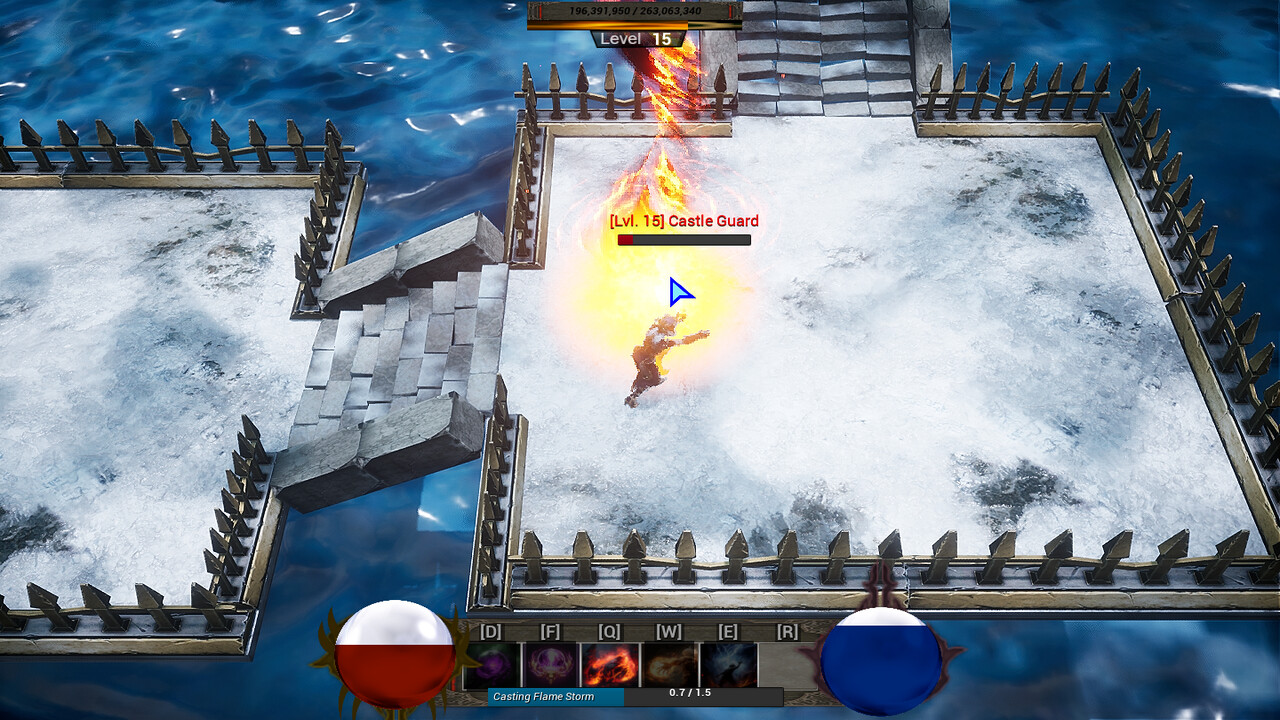Trigger the dark fiery swirl ability on W

coord(669,664)
